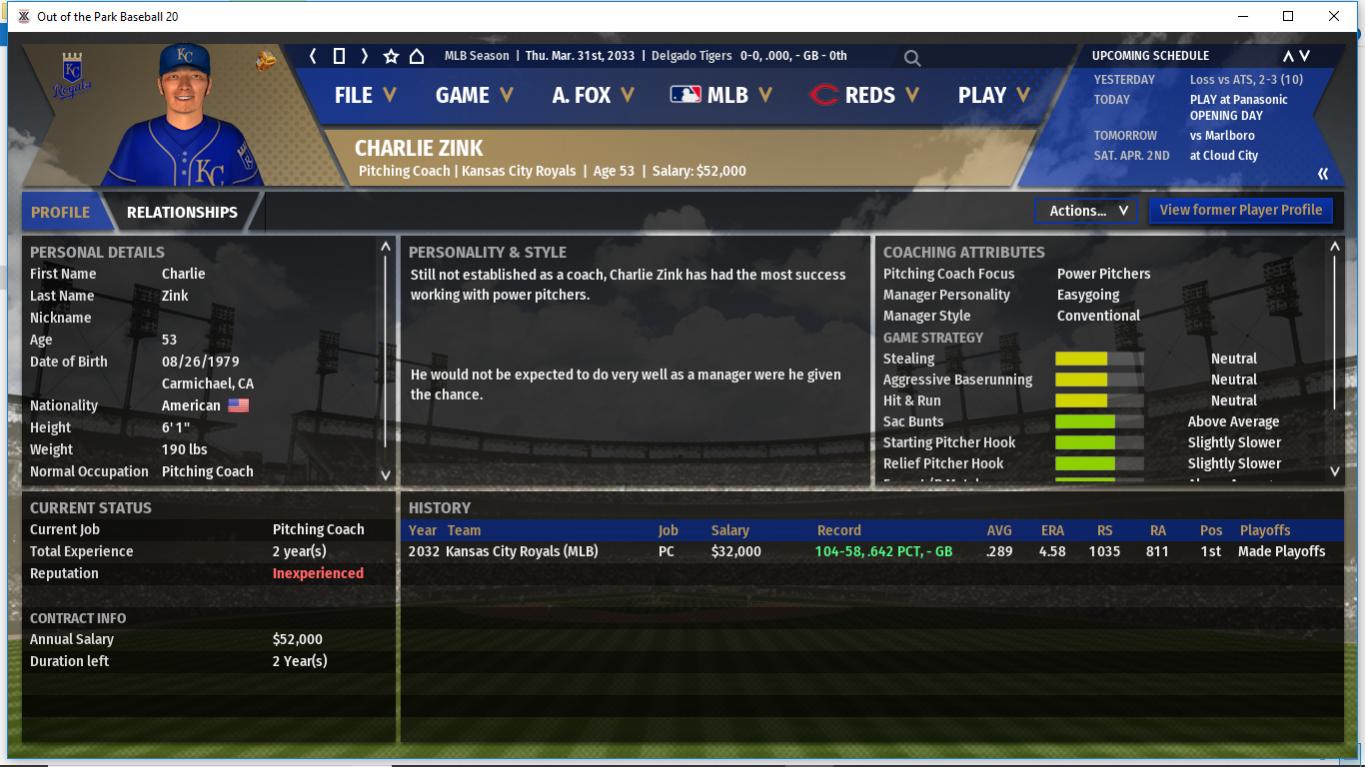1365x767 pixels.
Task: Open the PLAY menu
Action: [993, 95]
